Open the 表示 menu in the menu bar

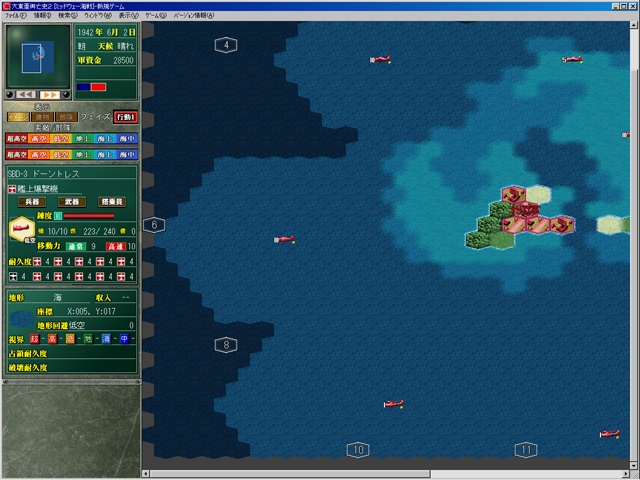tap(129, 16)
